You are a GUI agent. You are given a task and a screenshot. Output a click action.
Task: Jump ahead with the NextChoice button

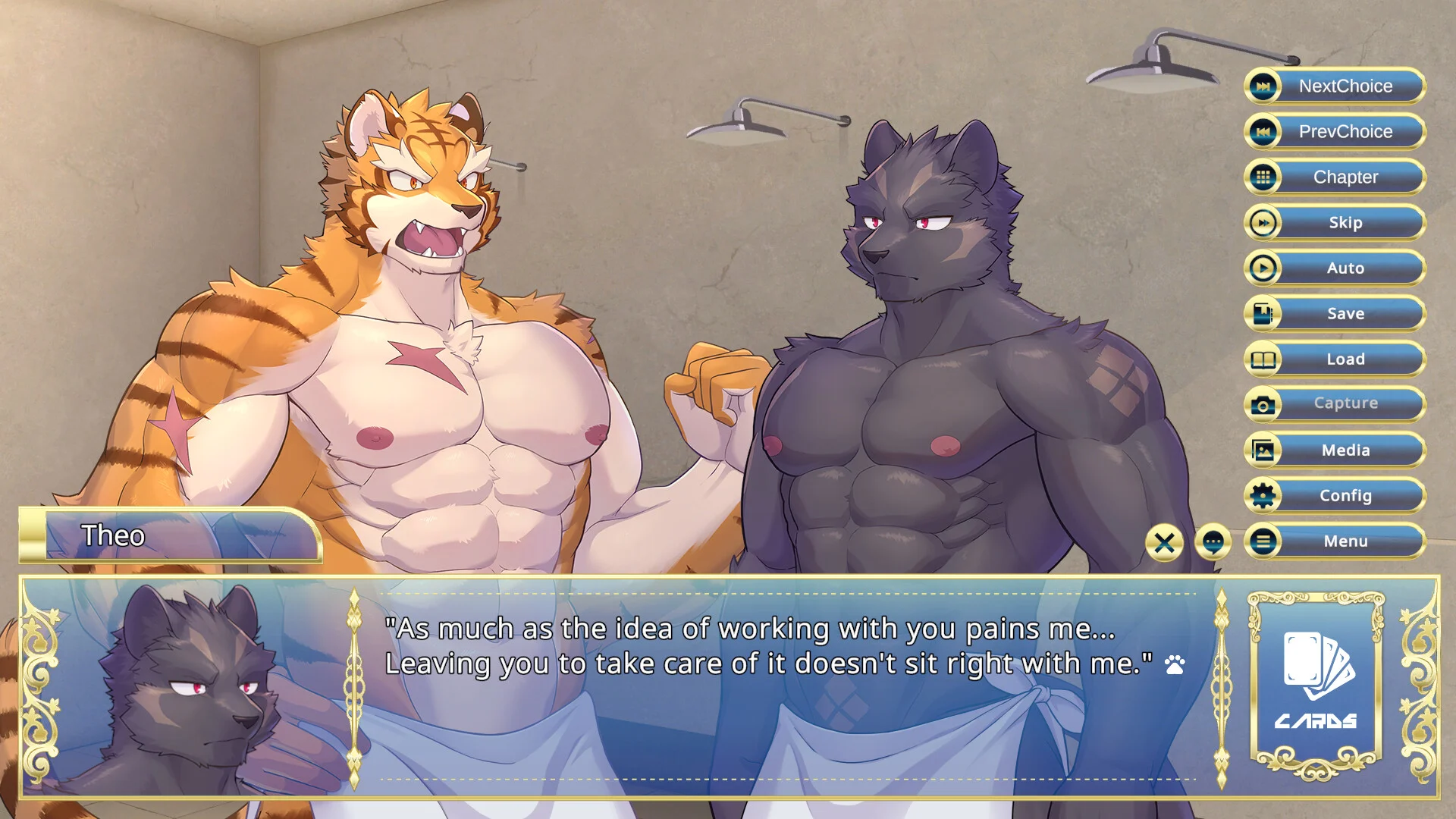click(1335, 86)
